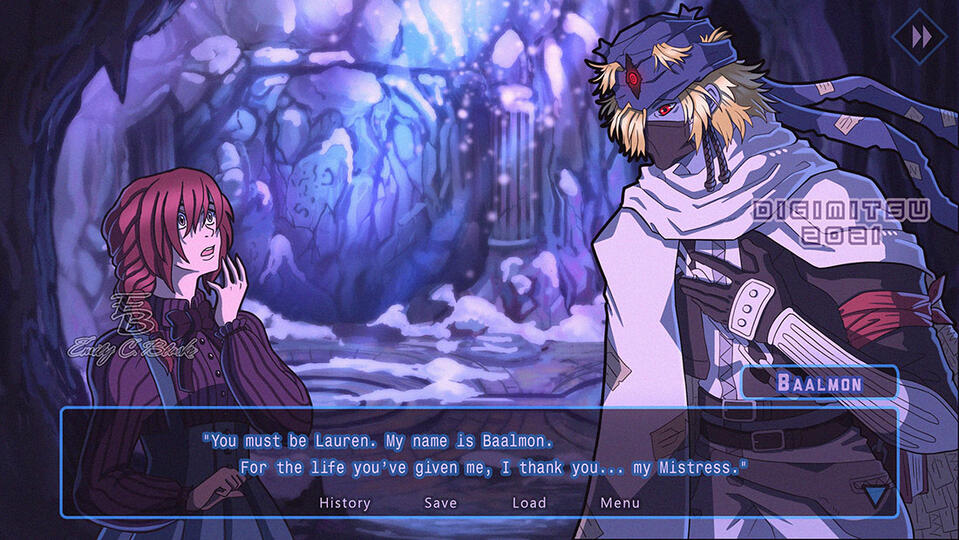Advance dialogue with the triangle arrow
This screenshot has width=959, height=540.
click(876, 495)
